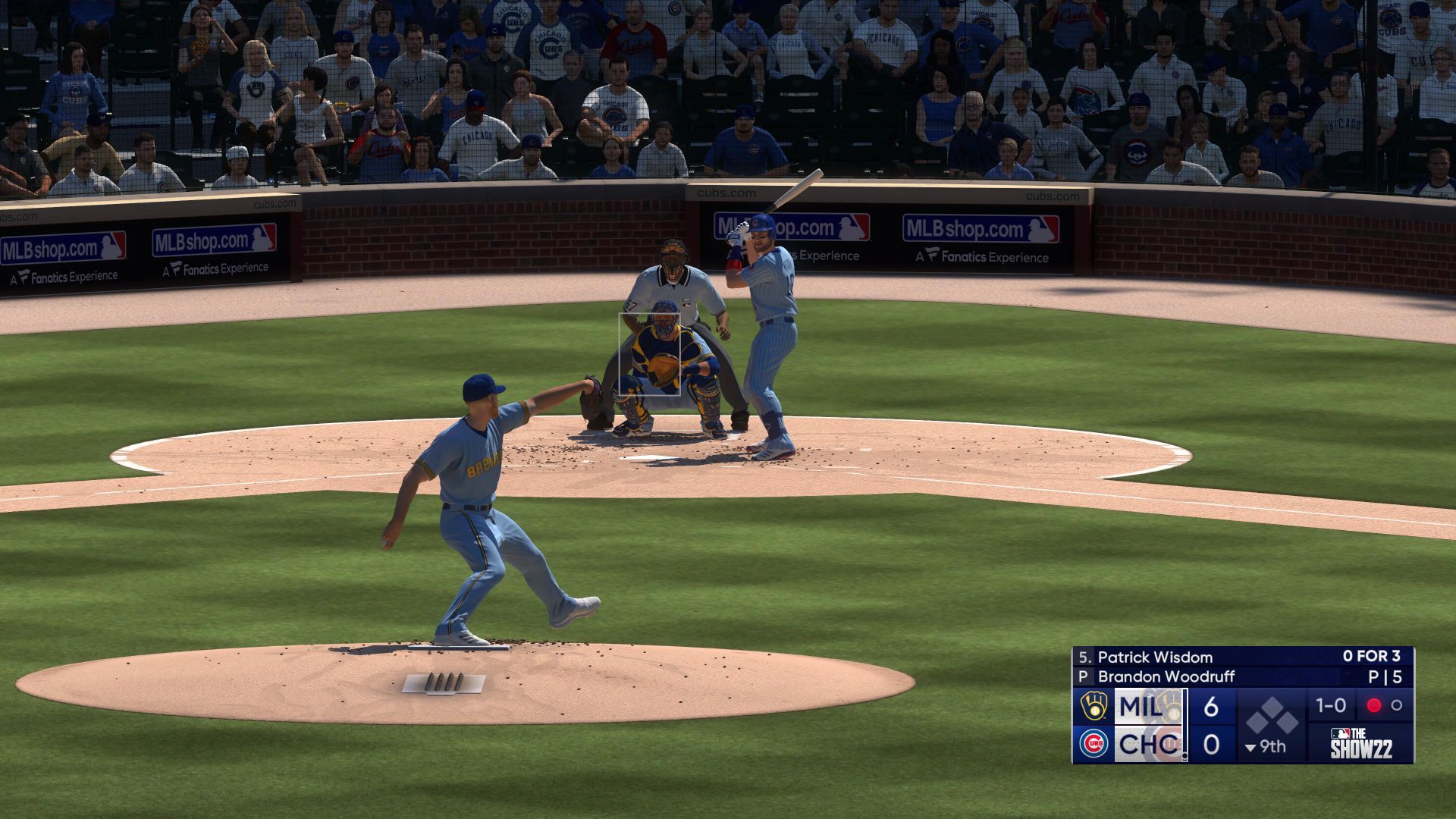Click the 0 FOR 3 batting stat
This screenshot has height=819, width=1456.
point(1370,657)
